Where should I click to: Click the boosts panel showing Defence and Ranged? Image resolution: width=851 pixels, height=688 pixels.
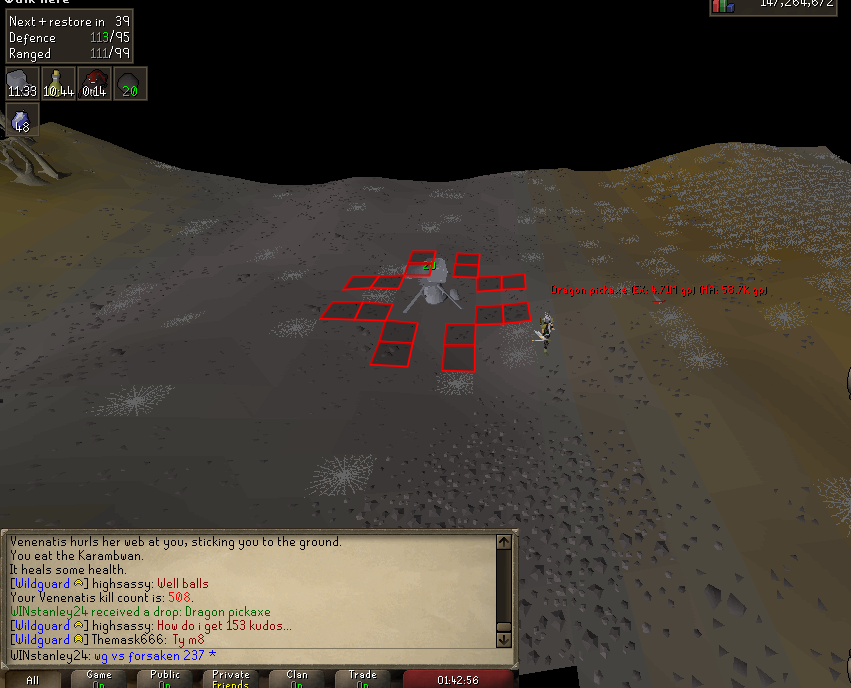[68, 37]
